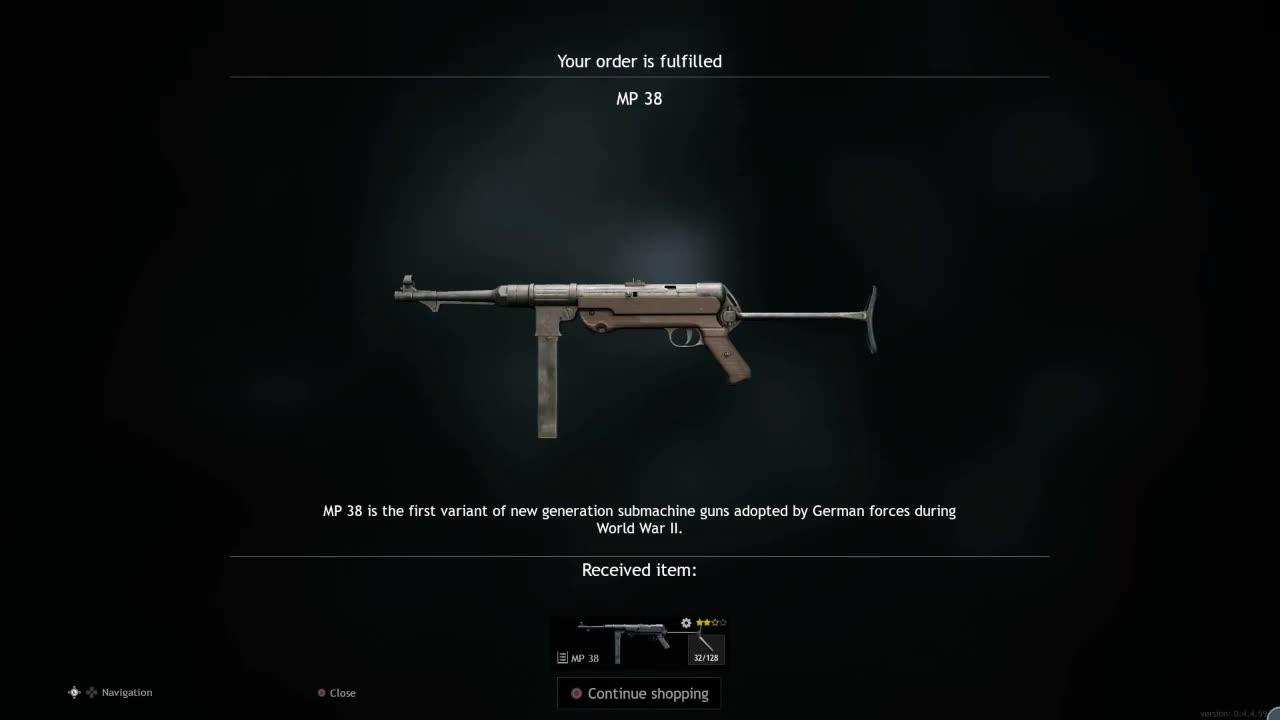Click the circle icon inside Continue shopping button
Viewport: 1280px width, 720px height.
tap(576, 693)
